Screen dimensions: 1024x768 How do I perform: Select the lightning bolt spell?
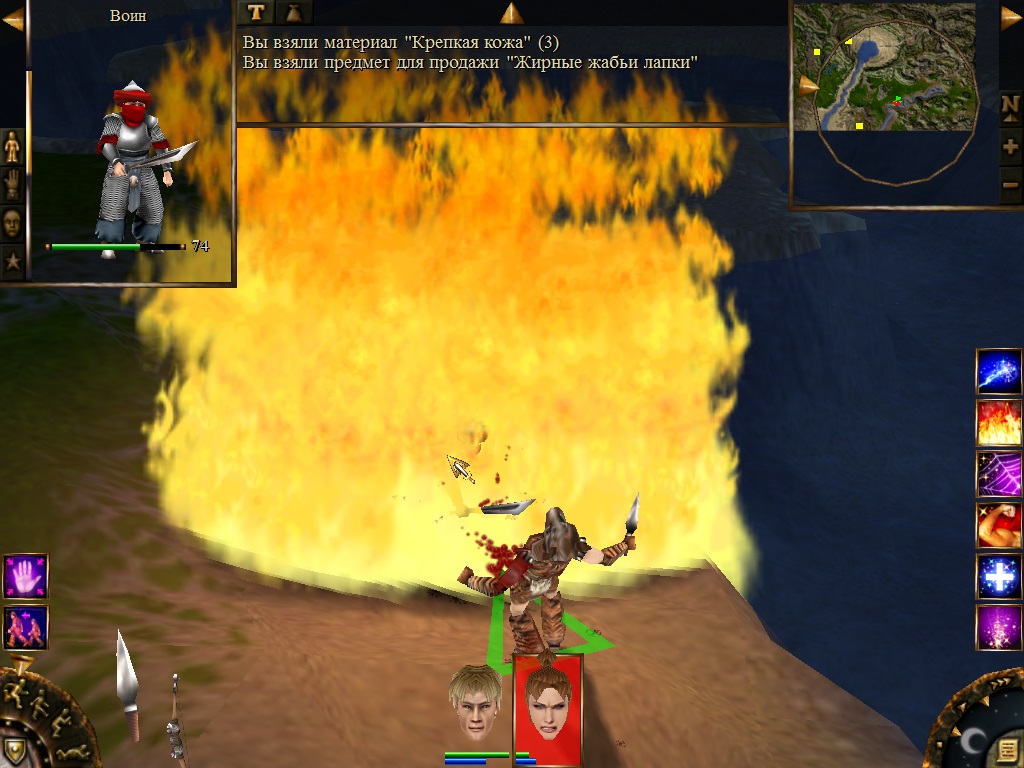click(999, 371)
